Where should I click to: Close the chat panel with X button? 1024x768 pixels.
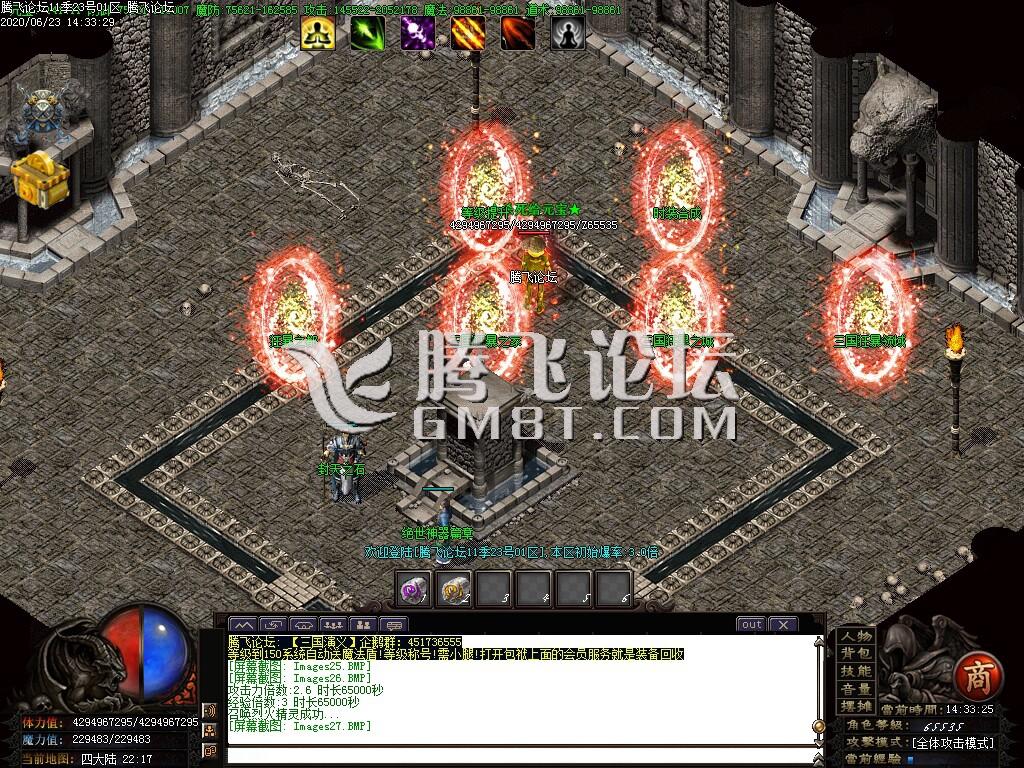(783, 625)
